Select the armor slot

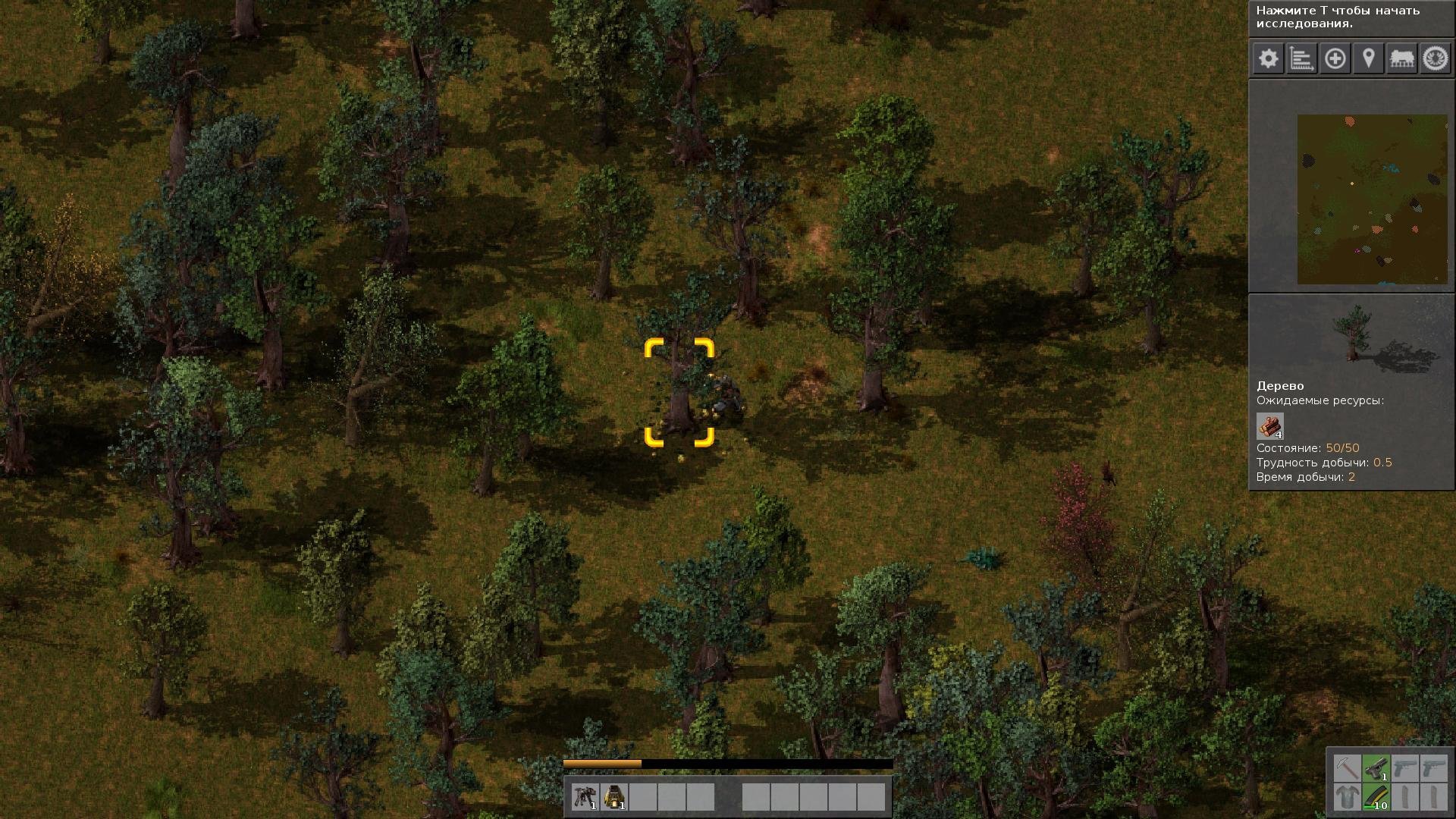pyautogui.click(x=1347, y=797)
